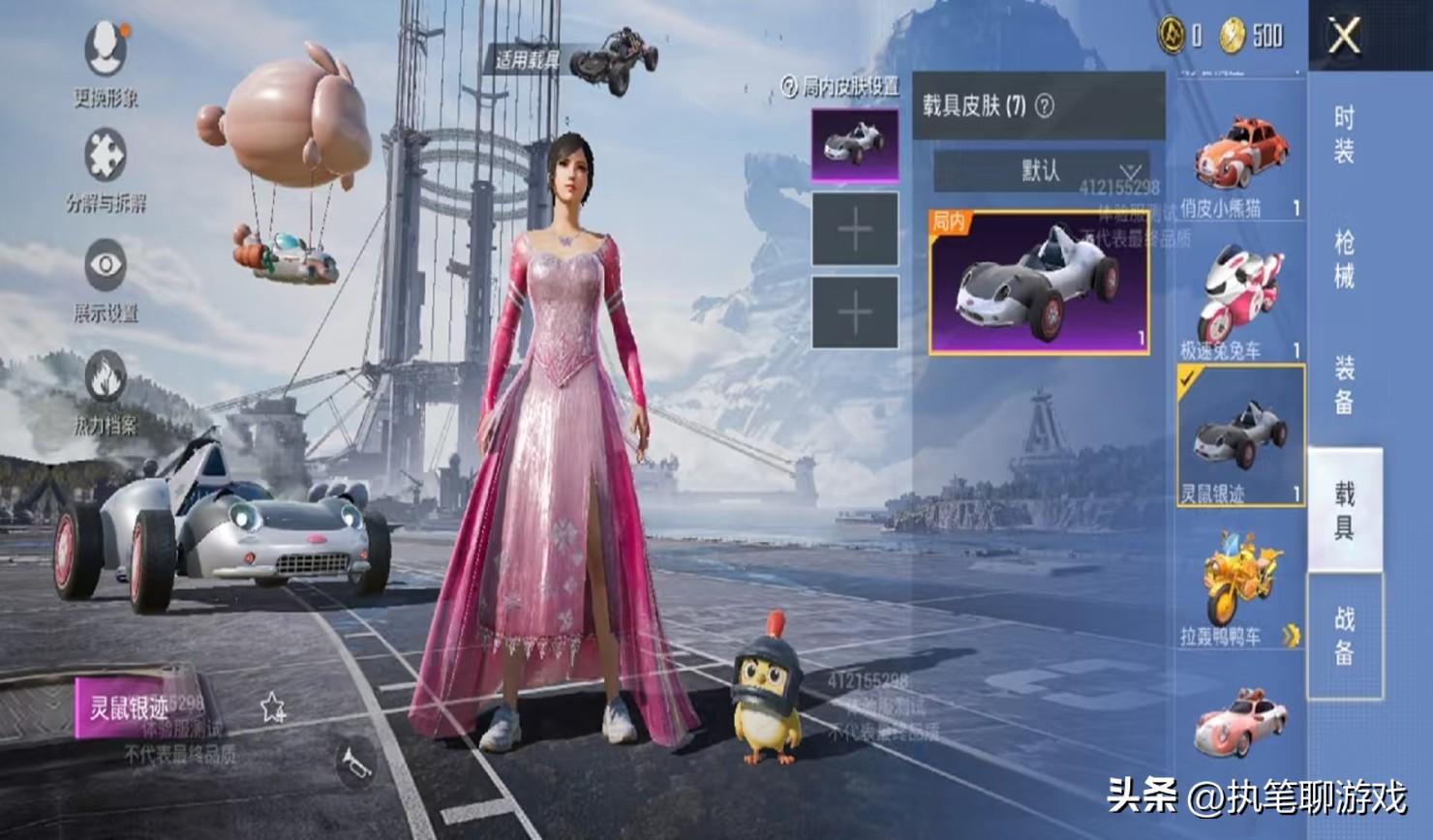Screen dimensions: 1433x840
Task: Open 展示设置 display settings eye icon
Action: click(x=106, y=277)
